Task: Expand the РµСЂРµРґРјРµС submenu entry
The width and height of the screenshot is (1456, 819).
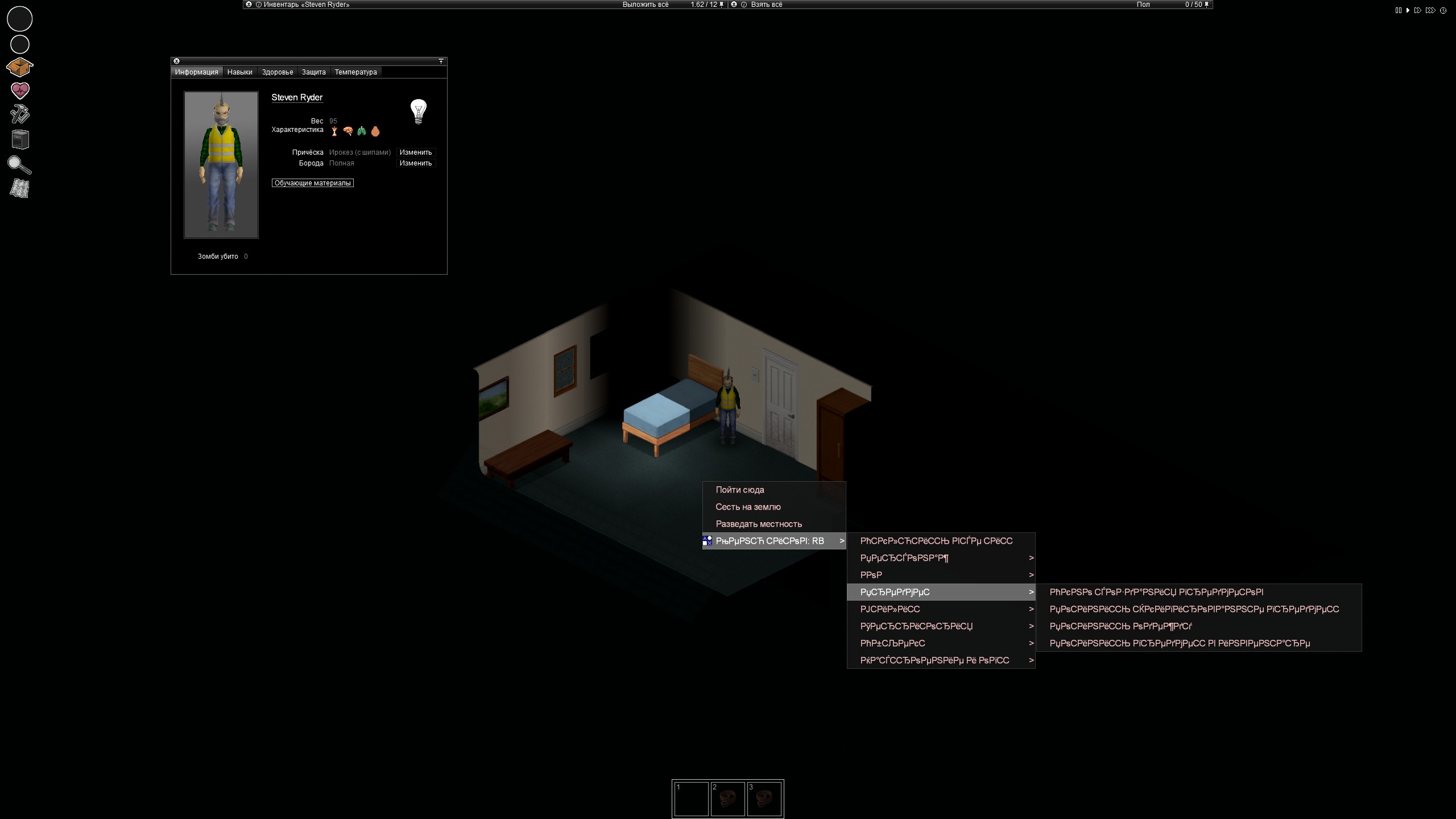Action: (x=894, y=592)
